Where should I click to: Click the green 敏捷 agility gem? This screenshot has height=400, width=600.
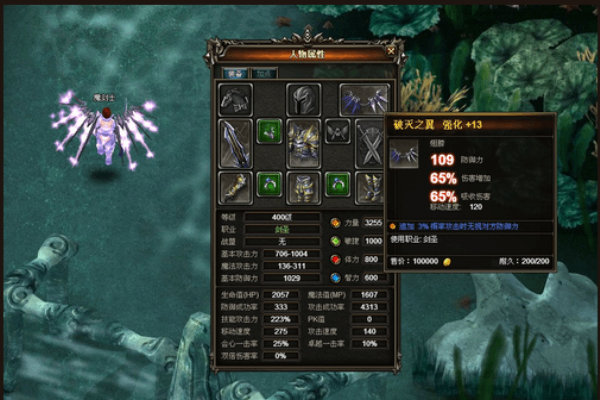335,241
